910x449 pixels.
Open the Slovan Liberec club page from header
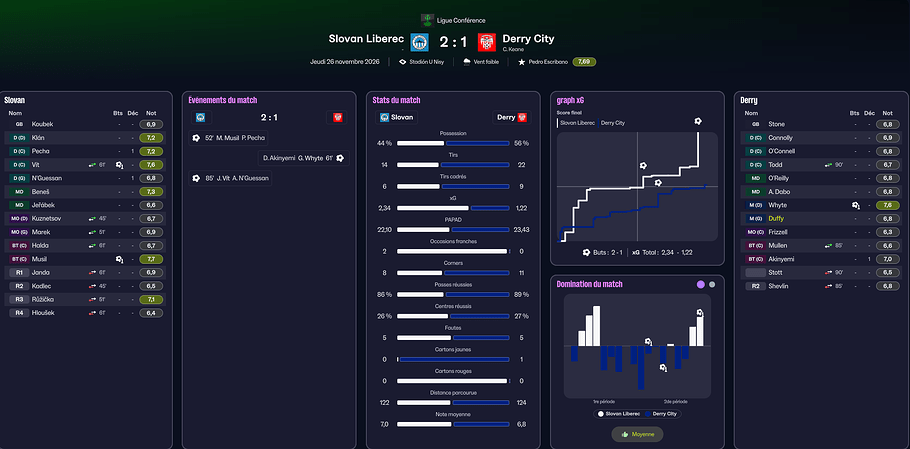pyautogui.click(x=365, y=39)
